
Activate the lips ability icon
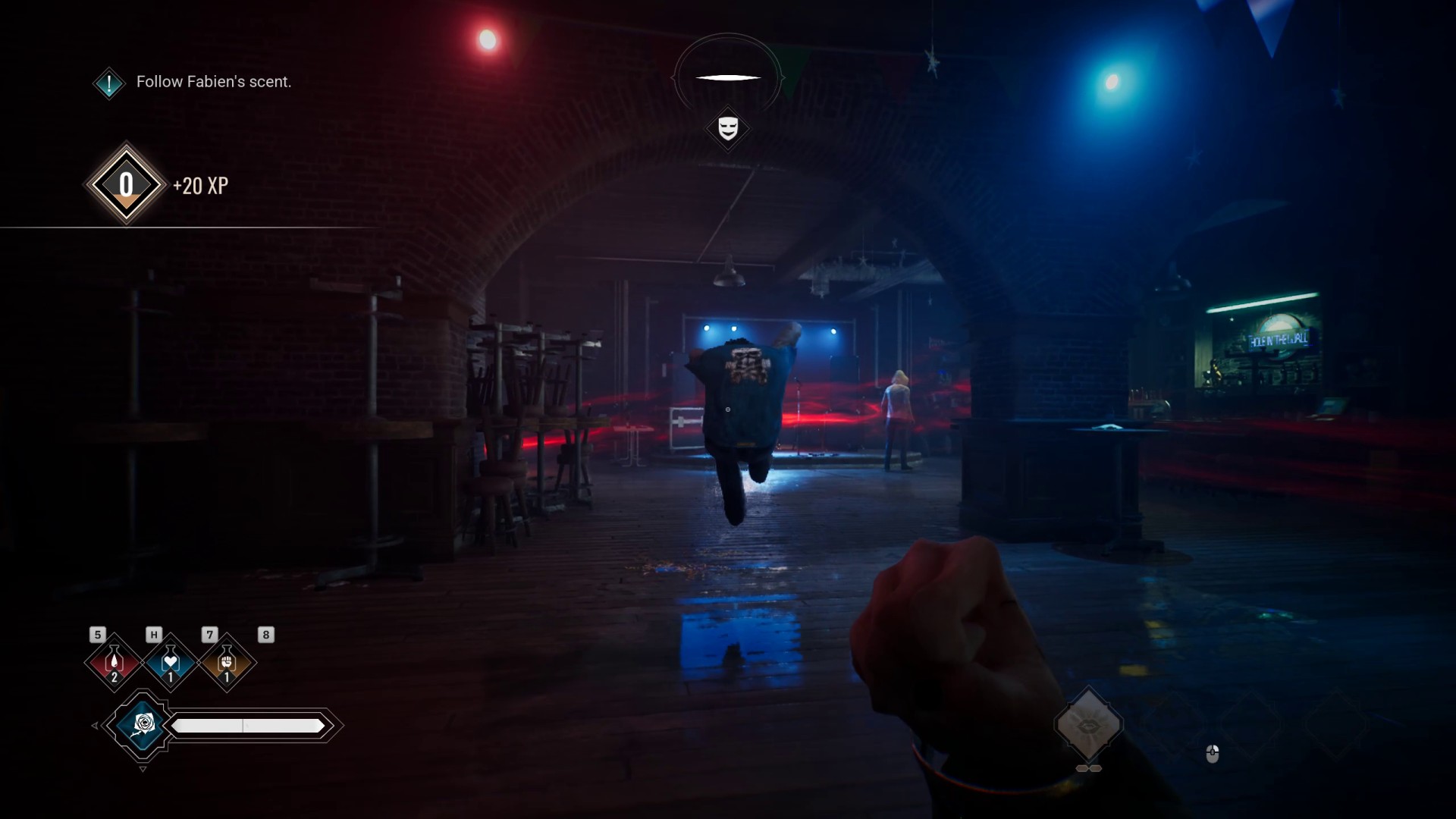coord(1088,725)
